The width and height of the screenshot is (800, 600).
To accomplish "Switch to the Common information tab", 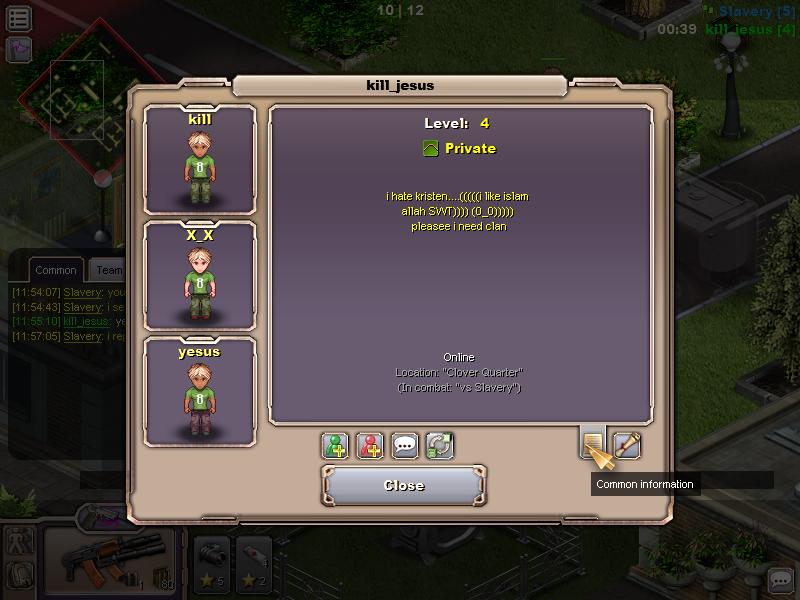I will coord(593,443).
